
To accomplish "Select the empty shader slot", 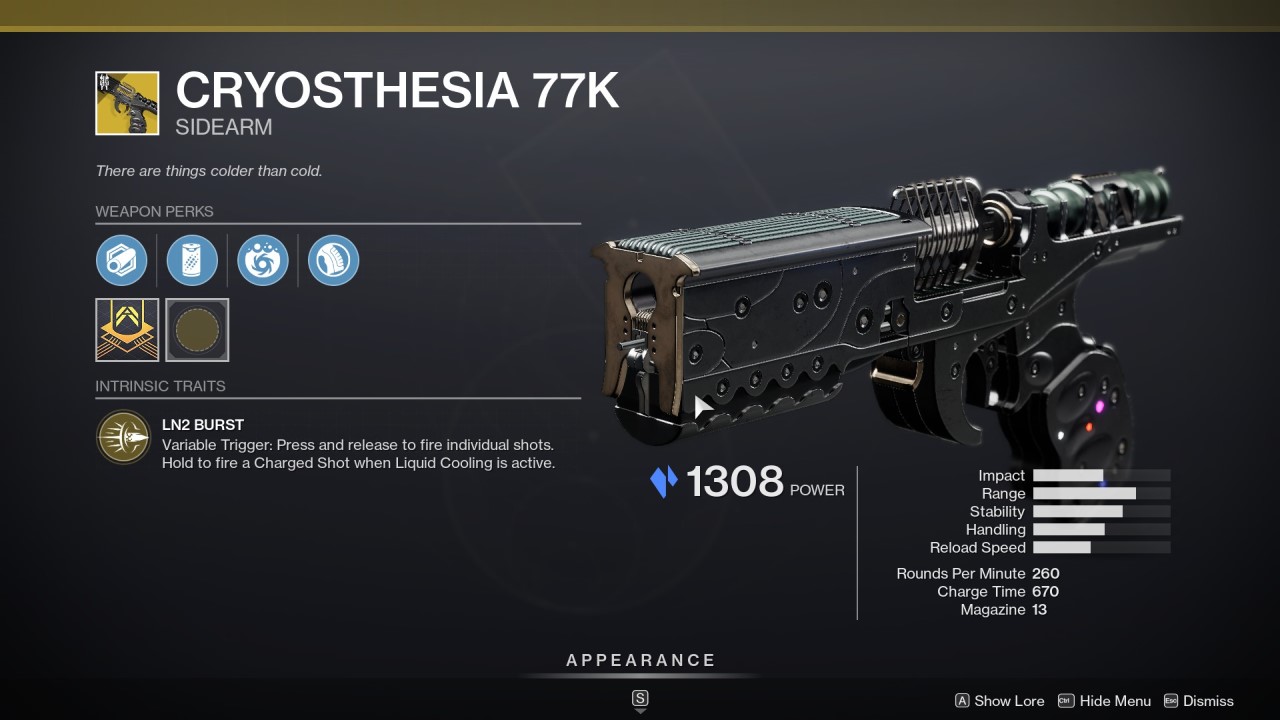I will pos(197,330).
